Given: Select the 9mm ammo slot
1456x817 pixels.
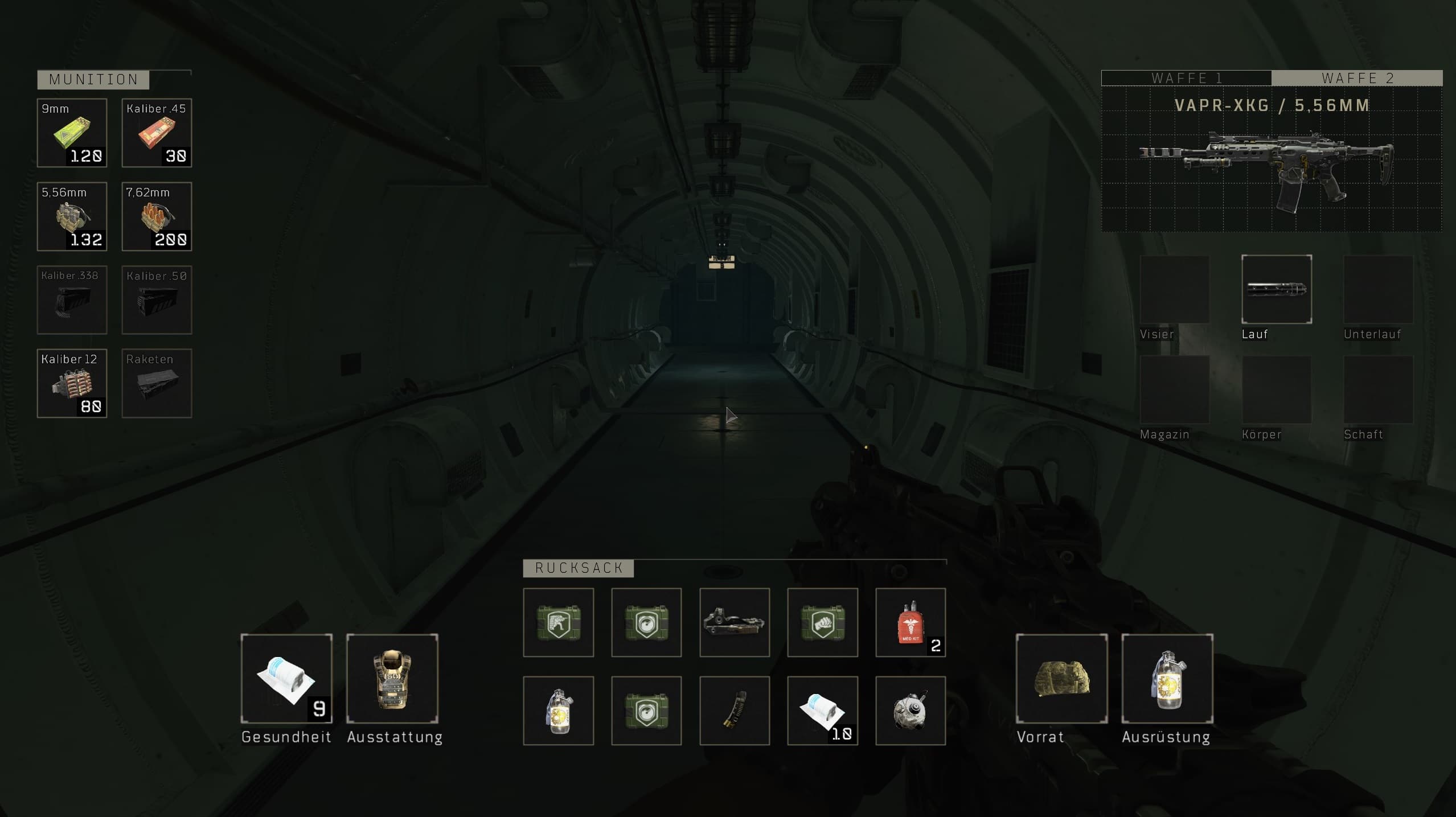Looking at the screenshot, I should 72,133.
